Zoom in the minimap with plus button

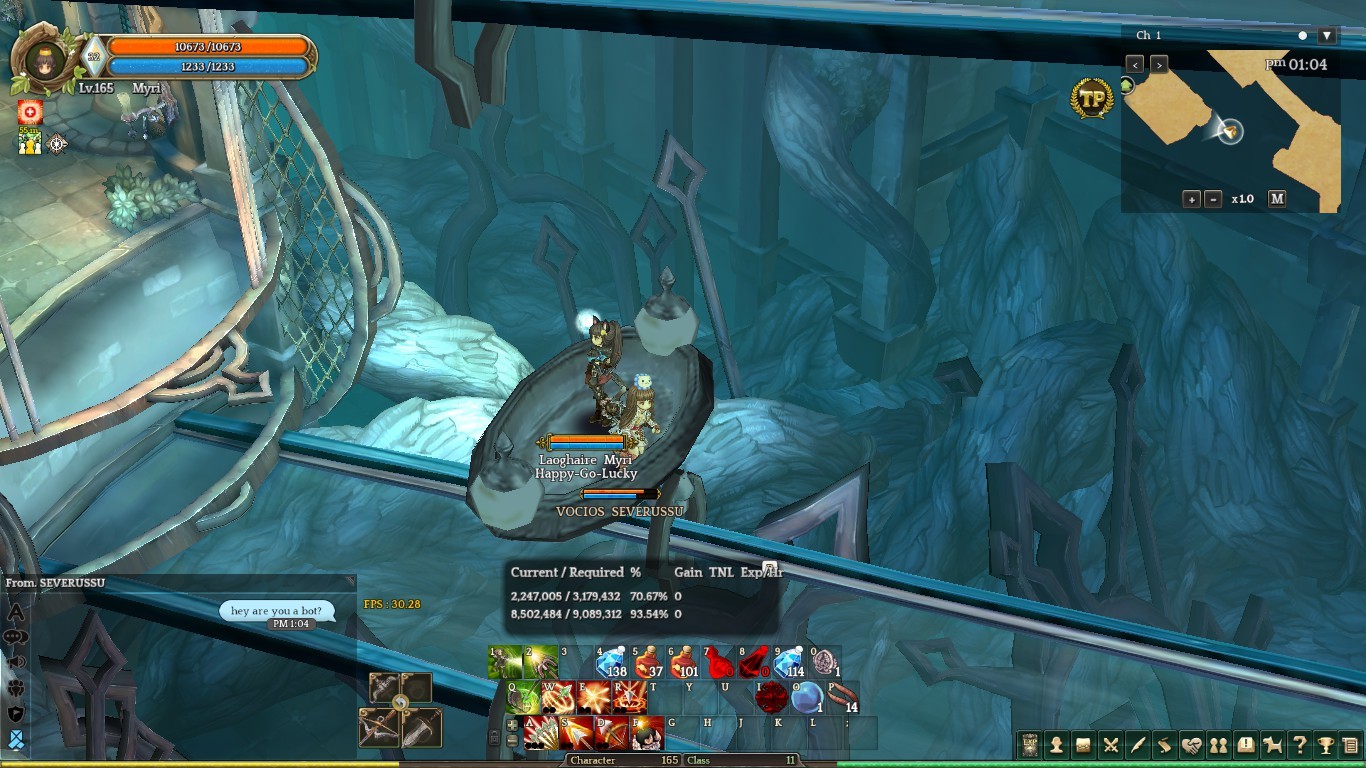pos(1191,199)
